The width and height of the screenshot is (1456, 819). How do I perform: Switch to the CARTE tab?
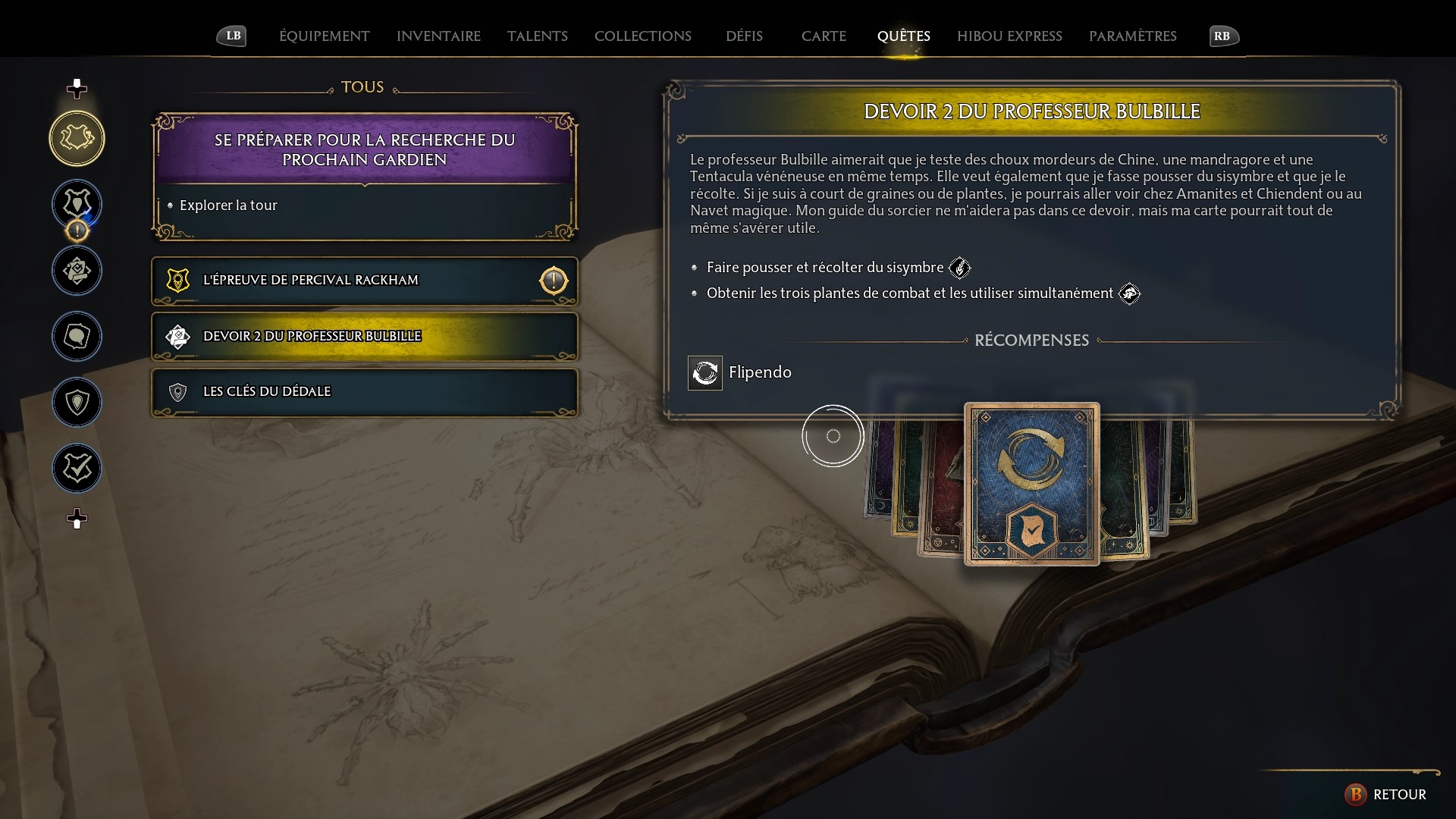point(824,36)
